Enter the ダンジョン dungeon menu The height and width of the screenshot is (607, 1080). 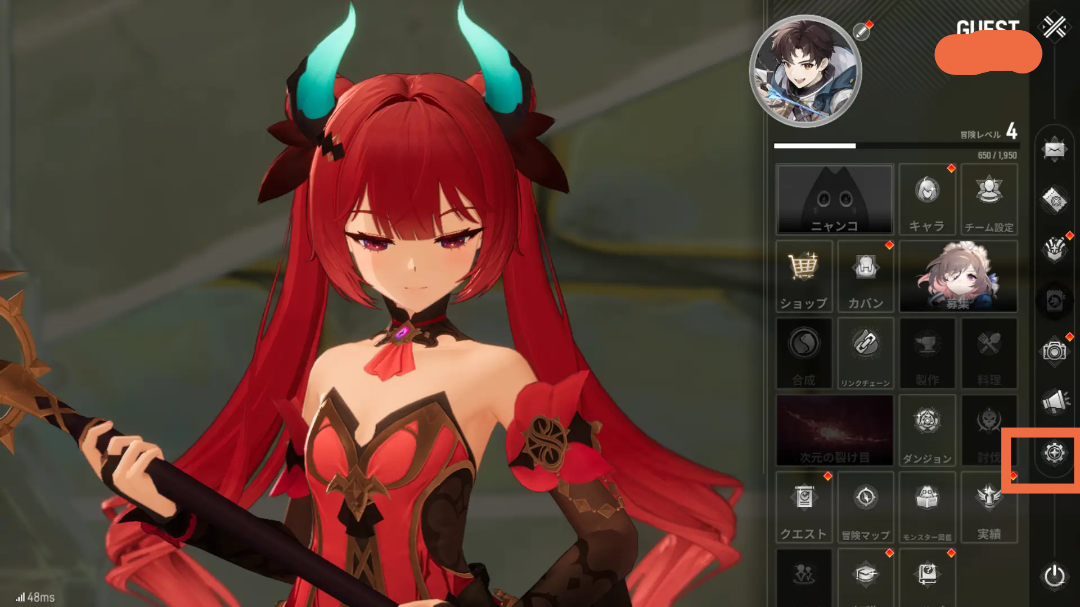[927, 429]
